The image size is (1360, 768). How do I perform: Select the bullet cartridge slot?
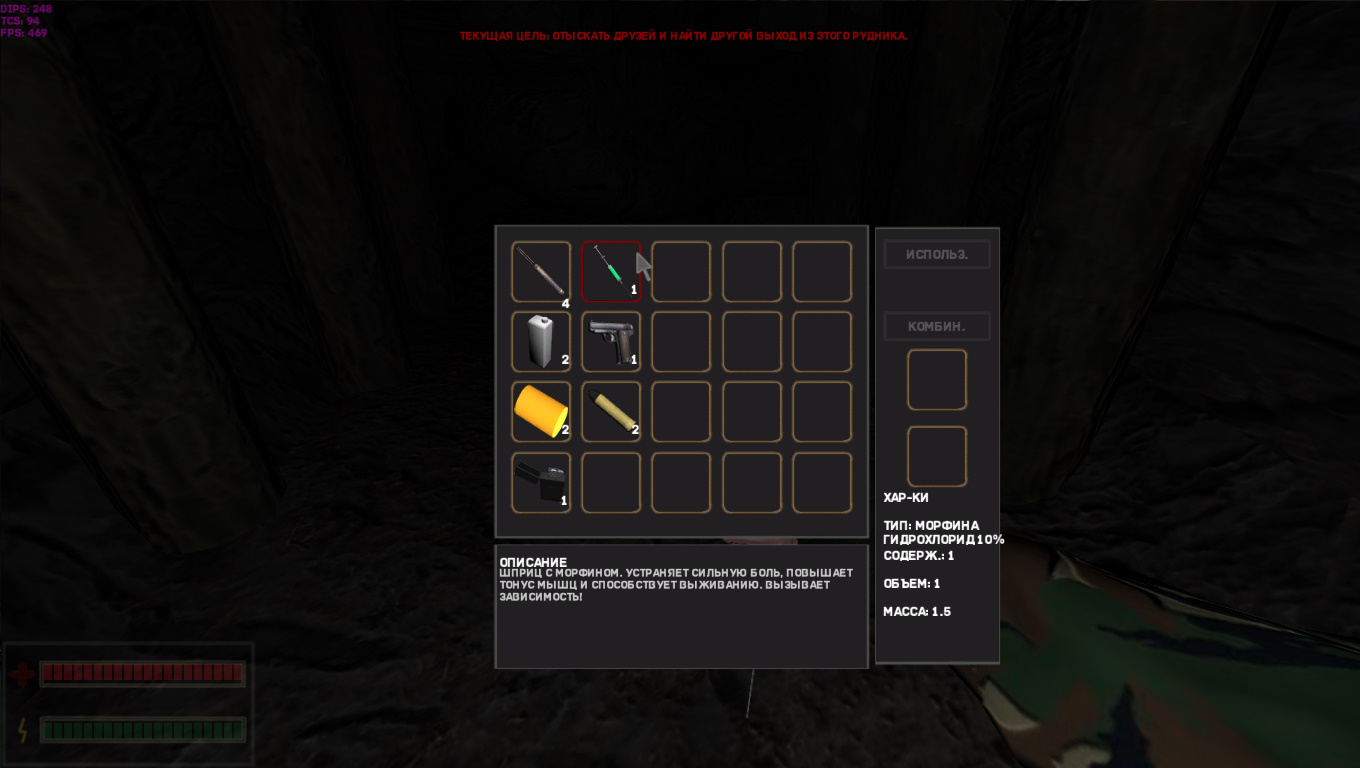[x=611, y=411]
